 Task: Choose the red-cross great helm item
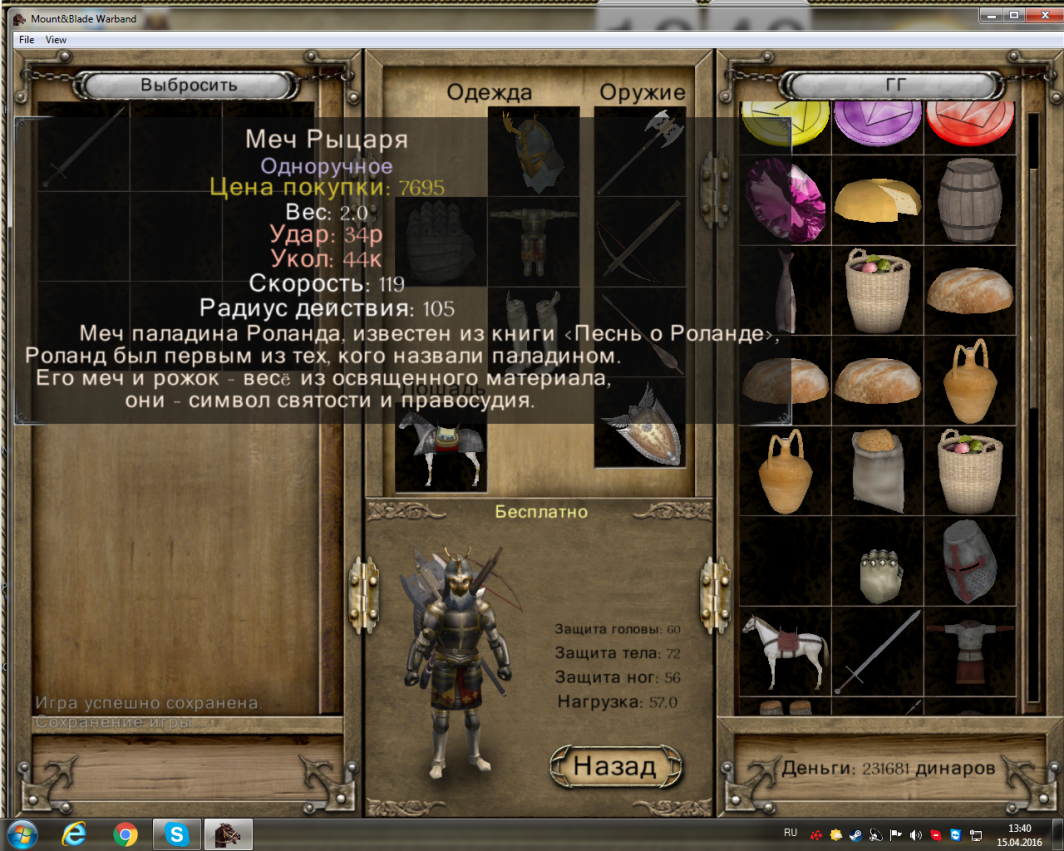tap(969, 561)
